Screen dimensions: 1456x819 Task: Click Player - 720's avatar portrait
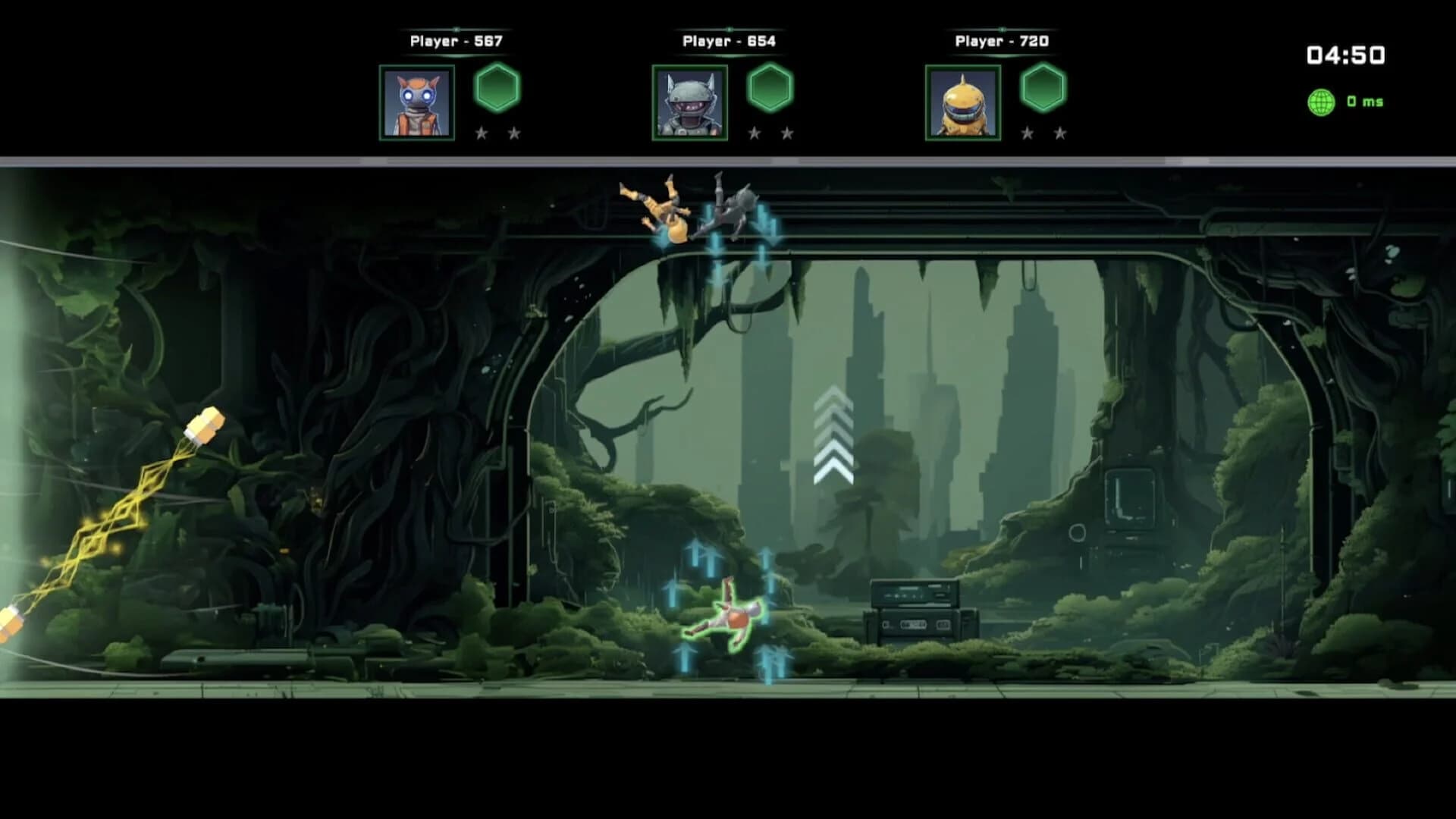point(963,105)
